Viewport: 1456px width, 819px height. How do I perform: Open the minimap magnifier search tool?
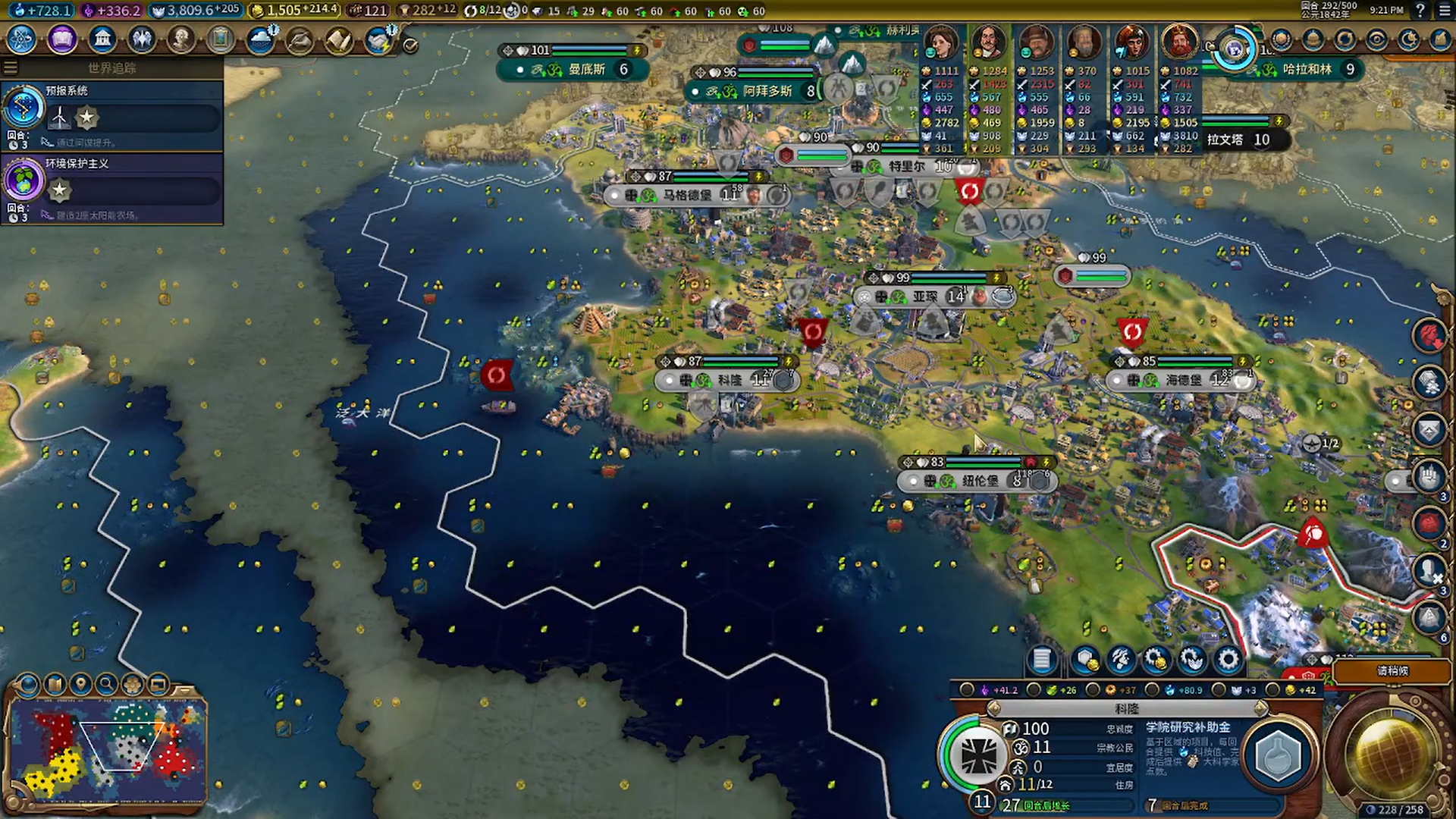[x=107, y=685]
